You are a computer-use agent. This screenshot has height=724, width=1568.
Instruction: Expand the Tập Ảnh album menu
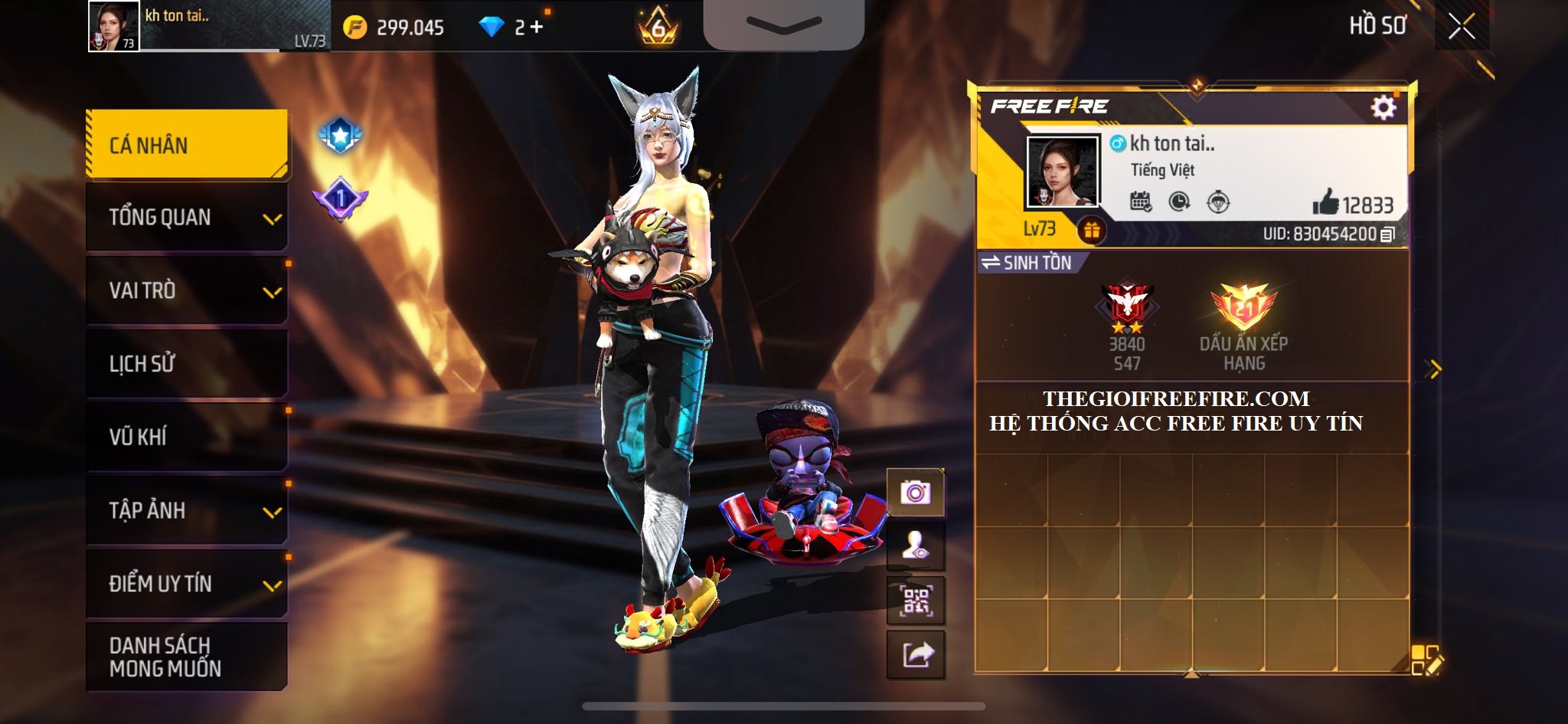(187, 510)
